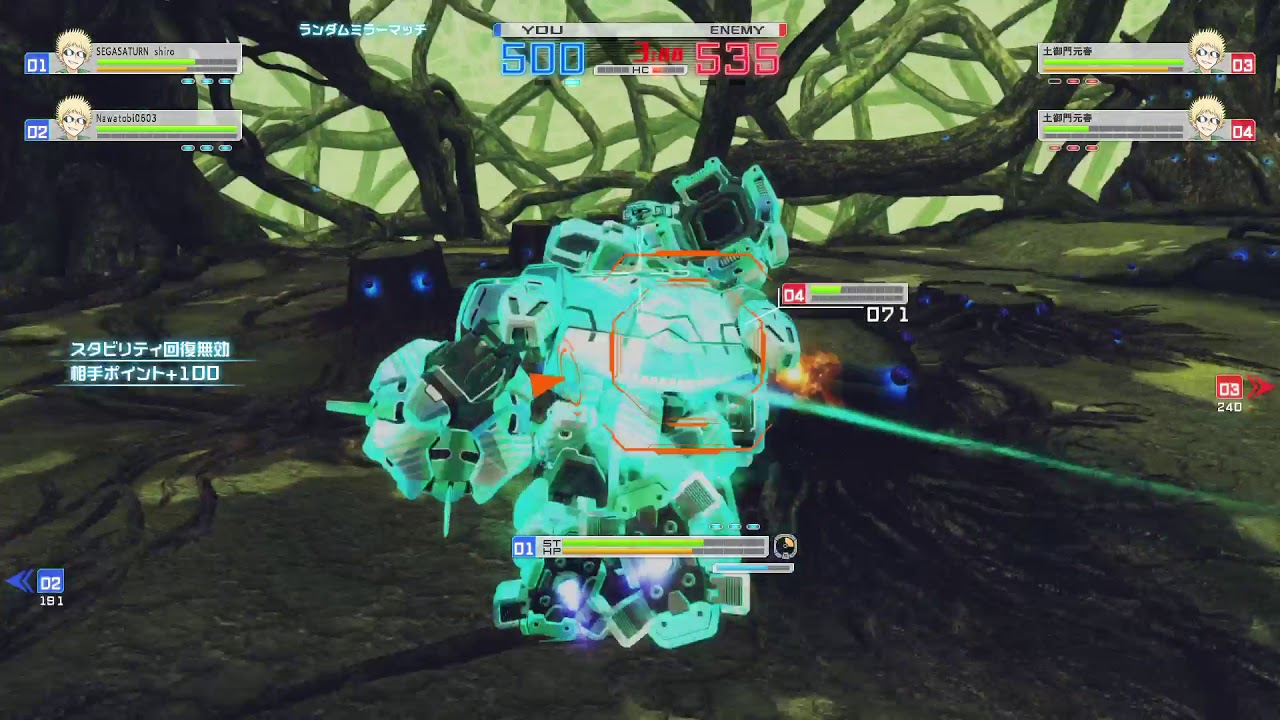This screenshot has height=720, width=1280.
Task: Click the ランダムミラーマッチ match title text
Action: click(x=364, y=29)
